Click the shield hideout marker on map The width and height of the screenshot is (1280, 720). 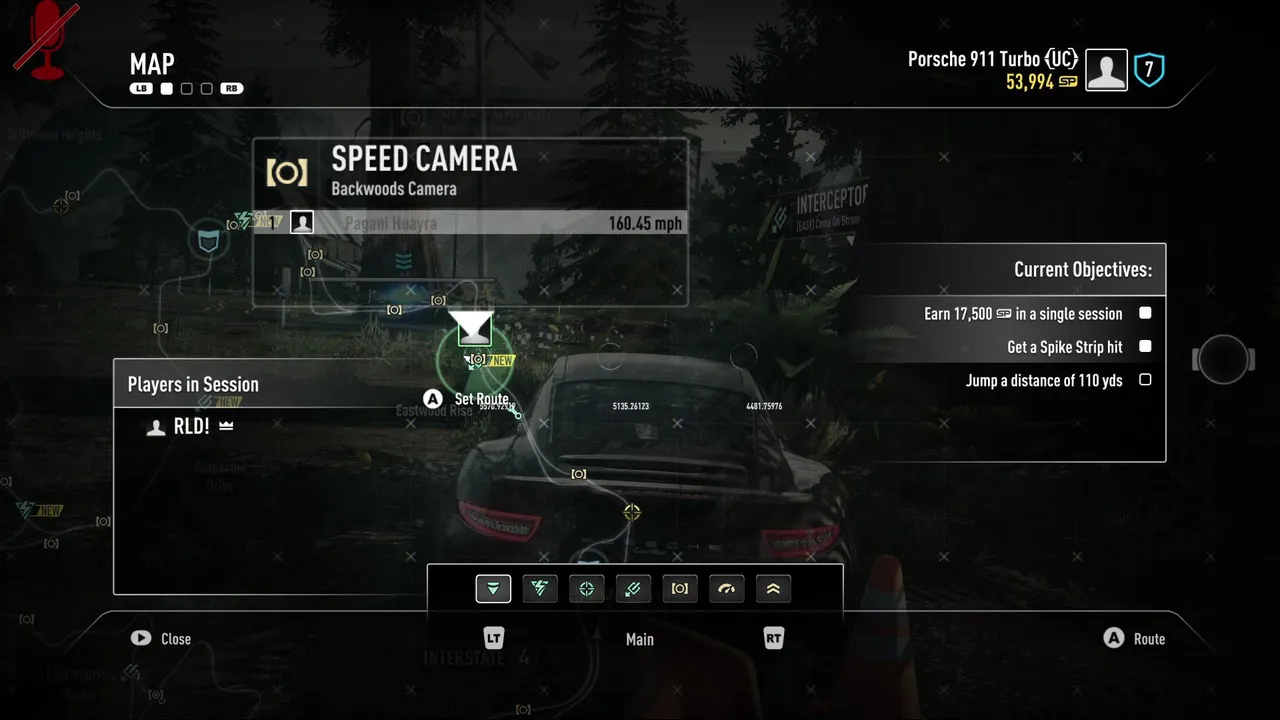208,241
